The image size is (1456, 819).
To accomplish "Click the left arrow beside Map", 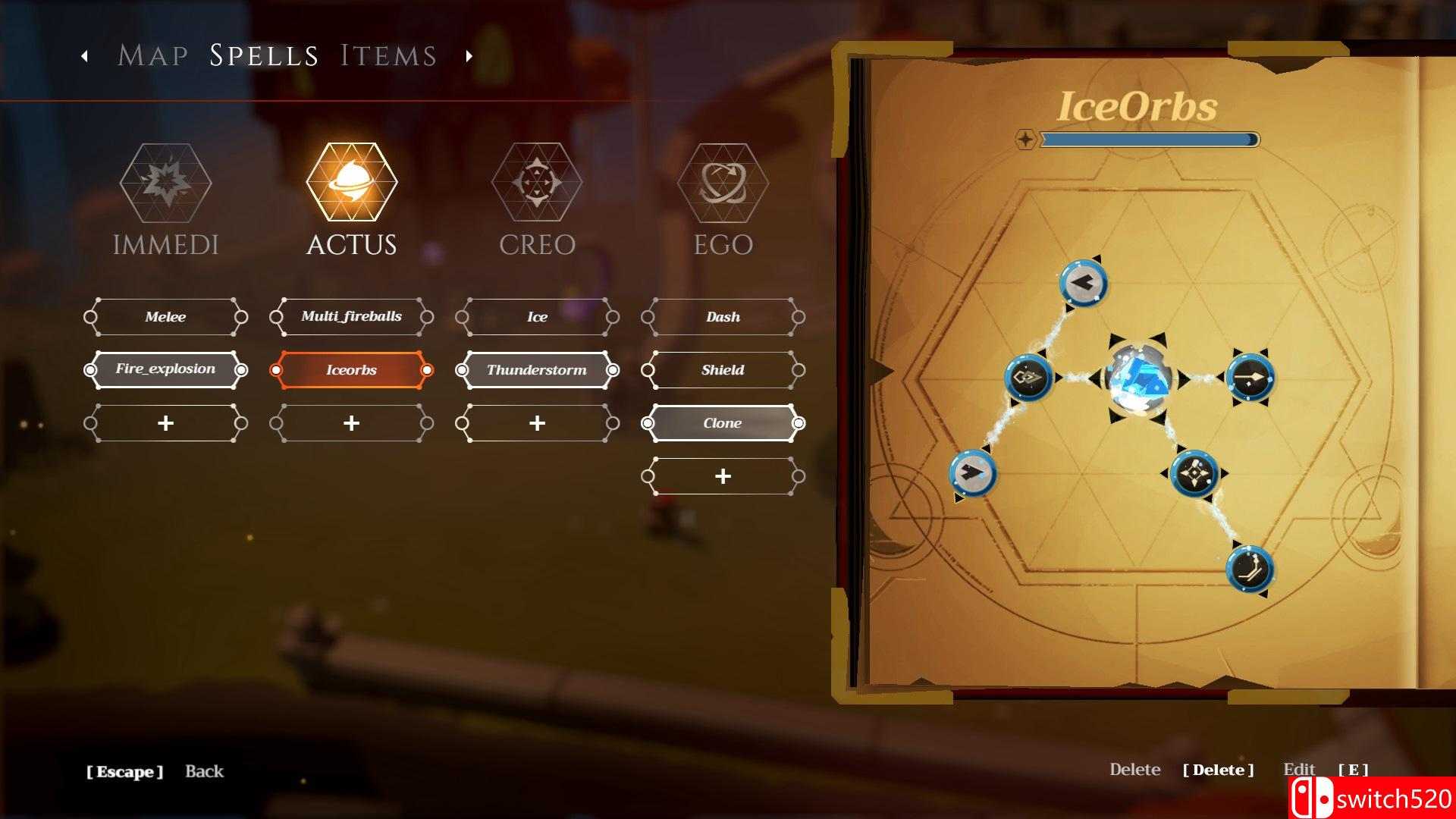I will point(84,55).
